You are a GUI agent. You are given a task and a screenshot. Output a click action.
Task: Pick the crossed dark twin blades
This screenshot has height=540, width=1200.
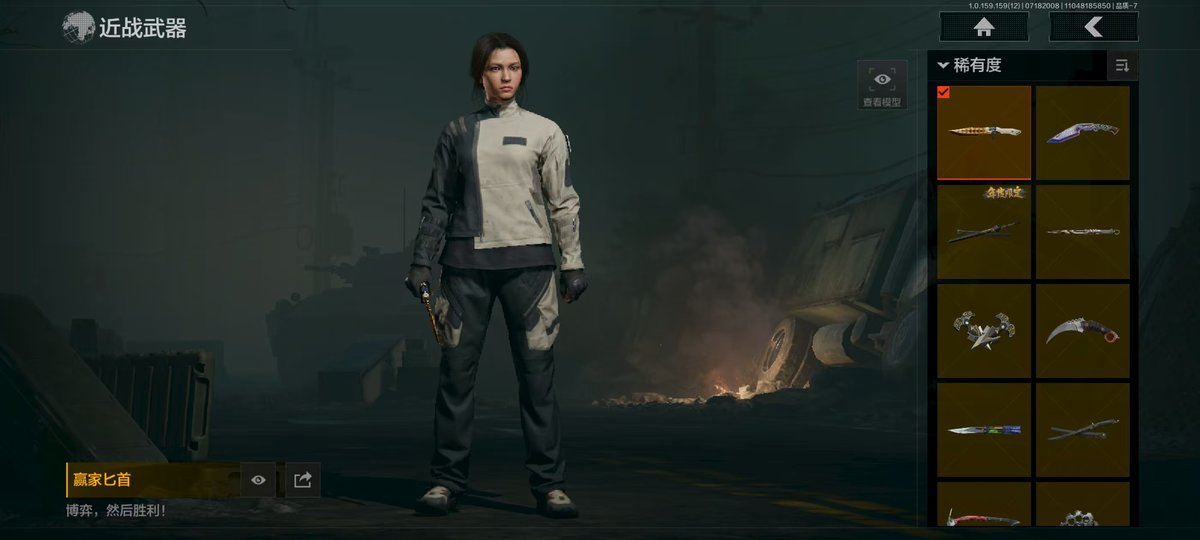[1083, 430]
